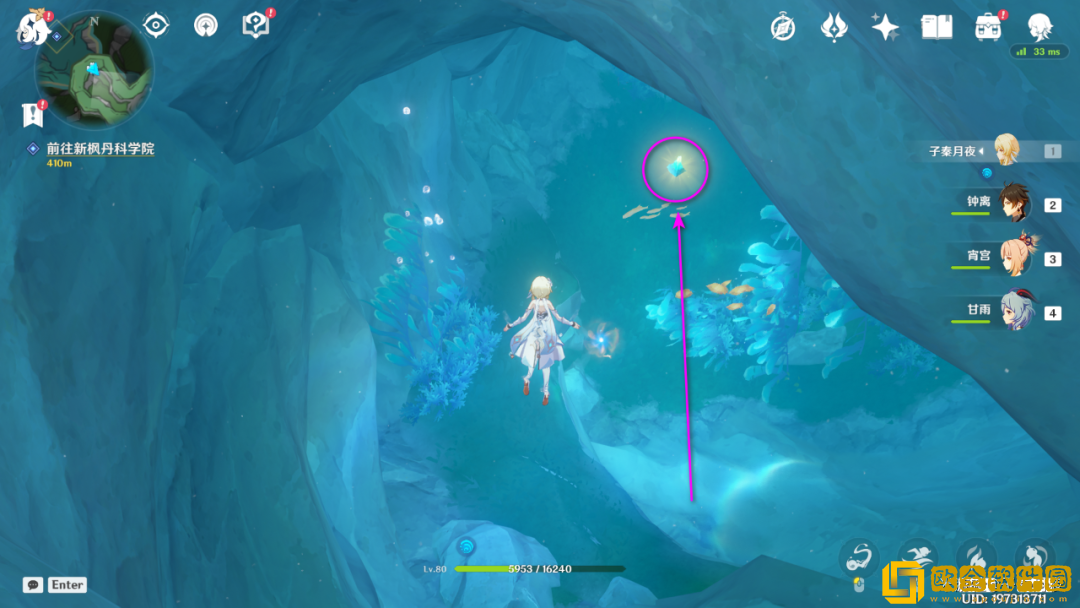The width and height of the screenshot is (1080, 608).
Task: Open the chat speech bubble
Action: [33, 585]
